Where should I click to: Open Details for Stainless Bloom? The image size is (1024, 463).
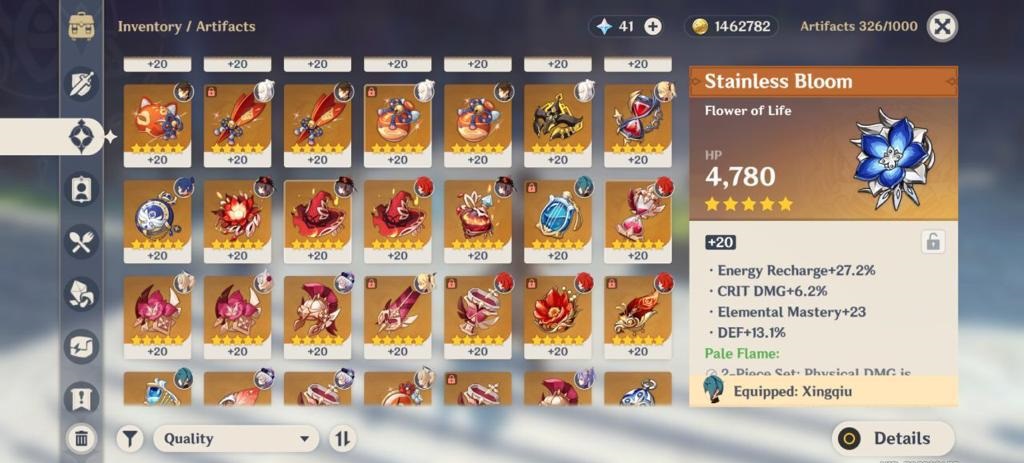[892, 438]
